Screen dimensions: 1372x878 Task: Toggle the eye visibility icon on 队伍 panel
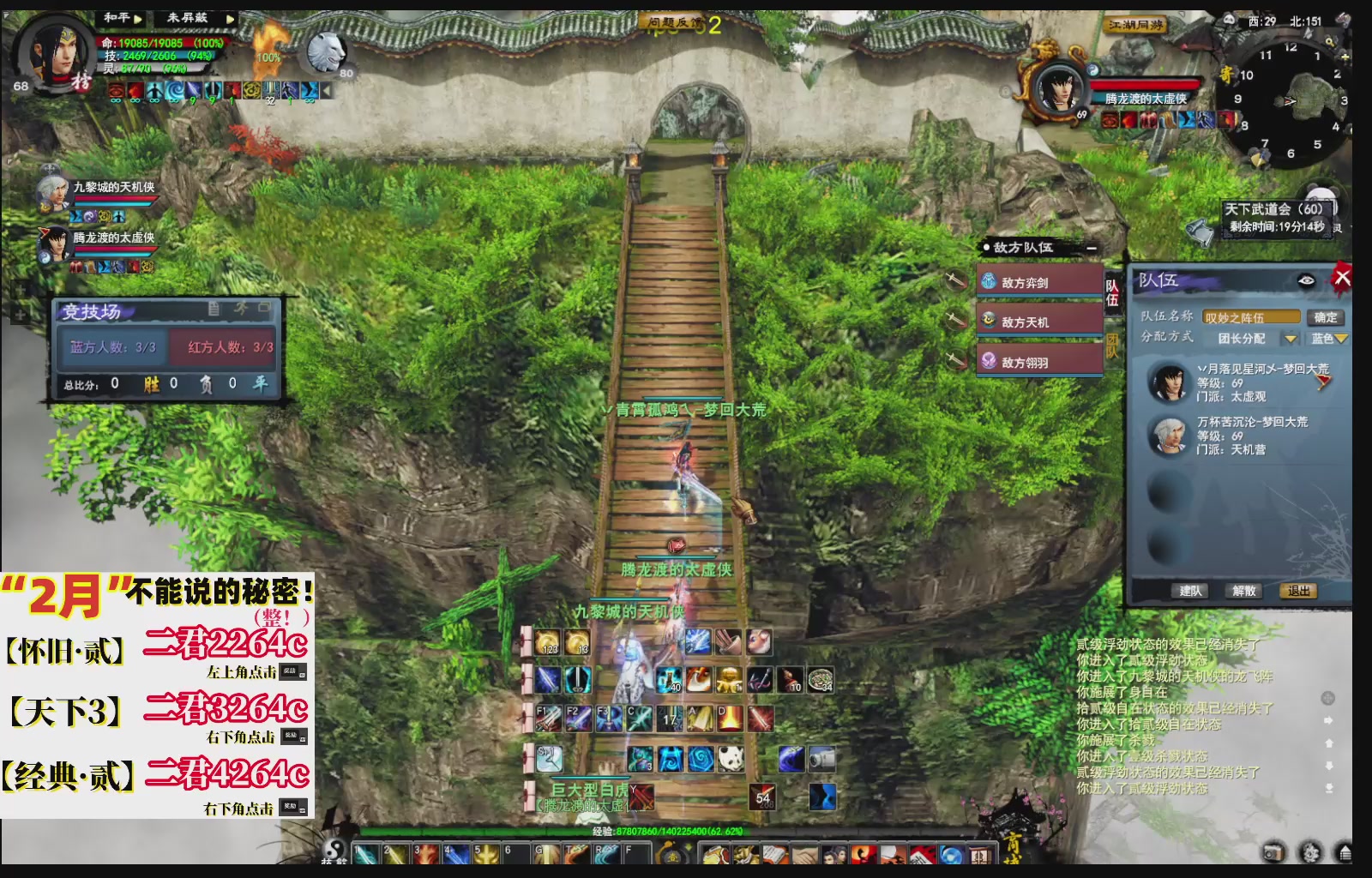coord(1306,281)
